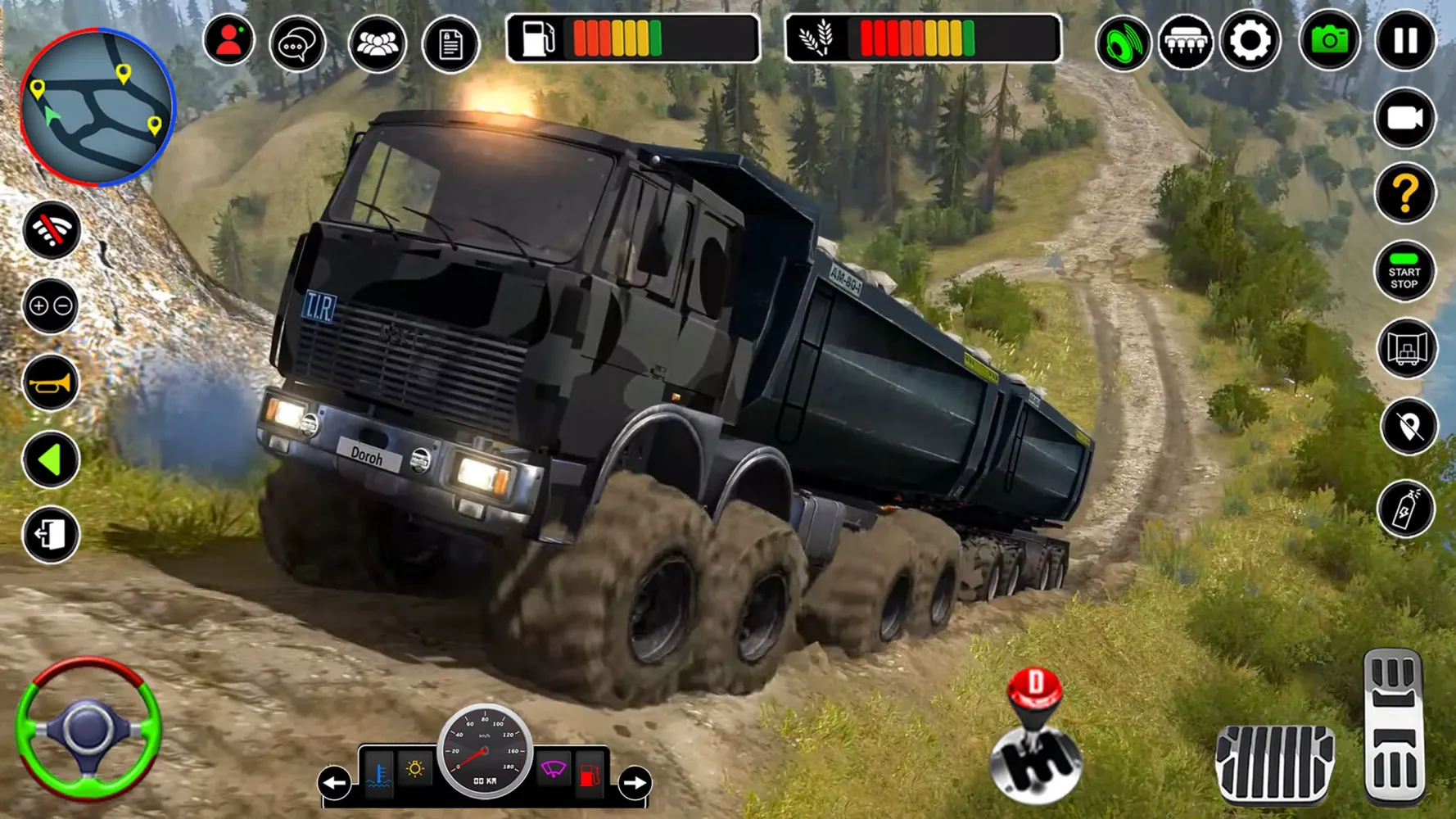
Task: Collapse dashboard controls with the left arrow
Action: 334,783
